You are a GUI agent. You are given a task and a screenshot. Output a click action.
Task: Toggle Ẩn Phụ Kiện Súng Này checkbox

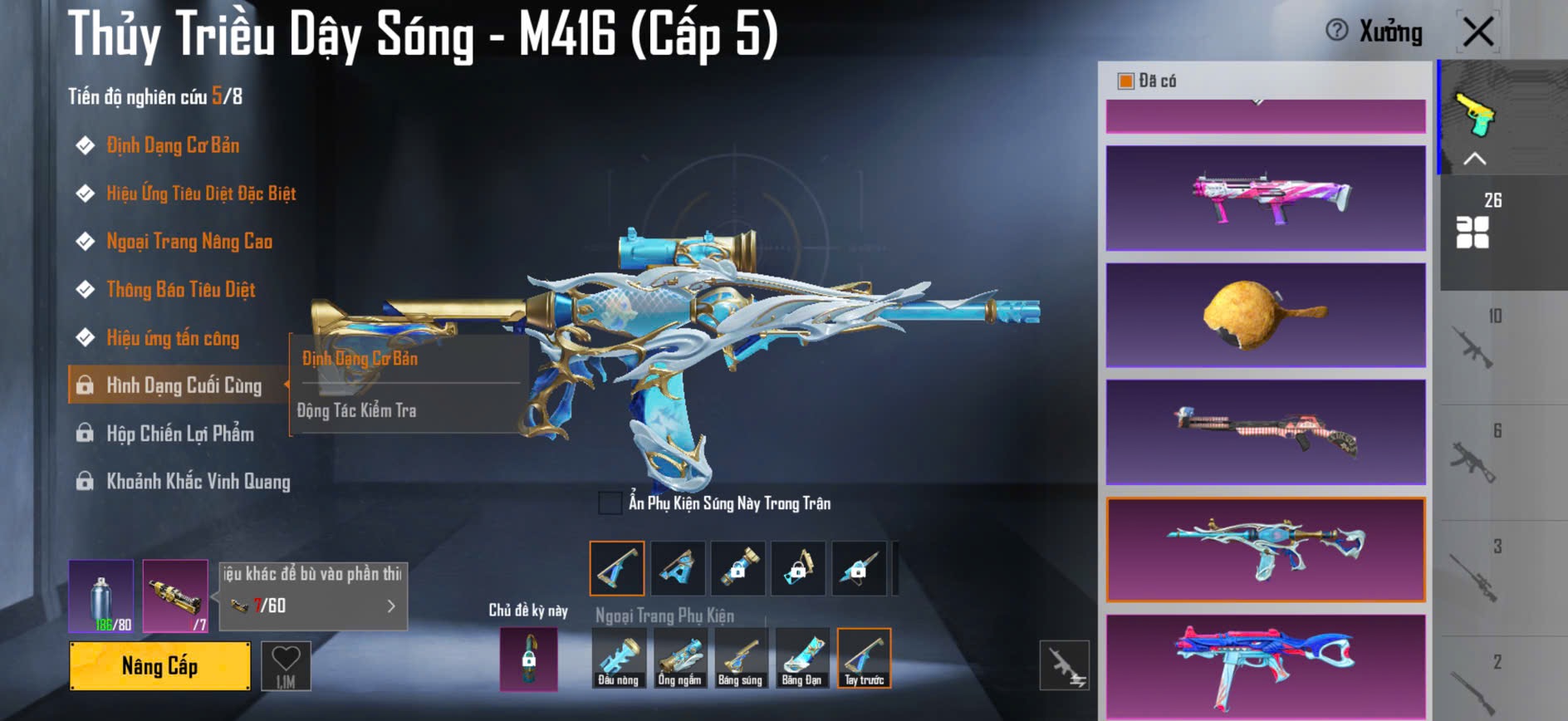(610, 503)
